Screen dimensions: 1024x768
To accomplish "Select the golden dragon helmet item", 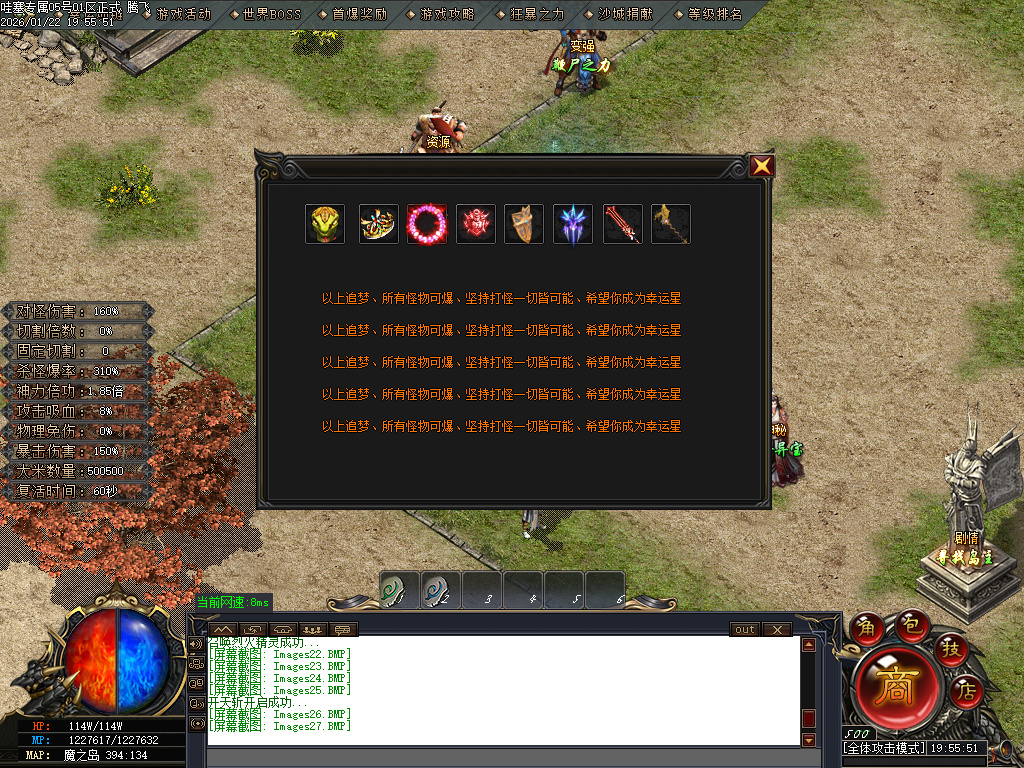I will point(325,224).
